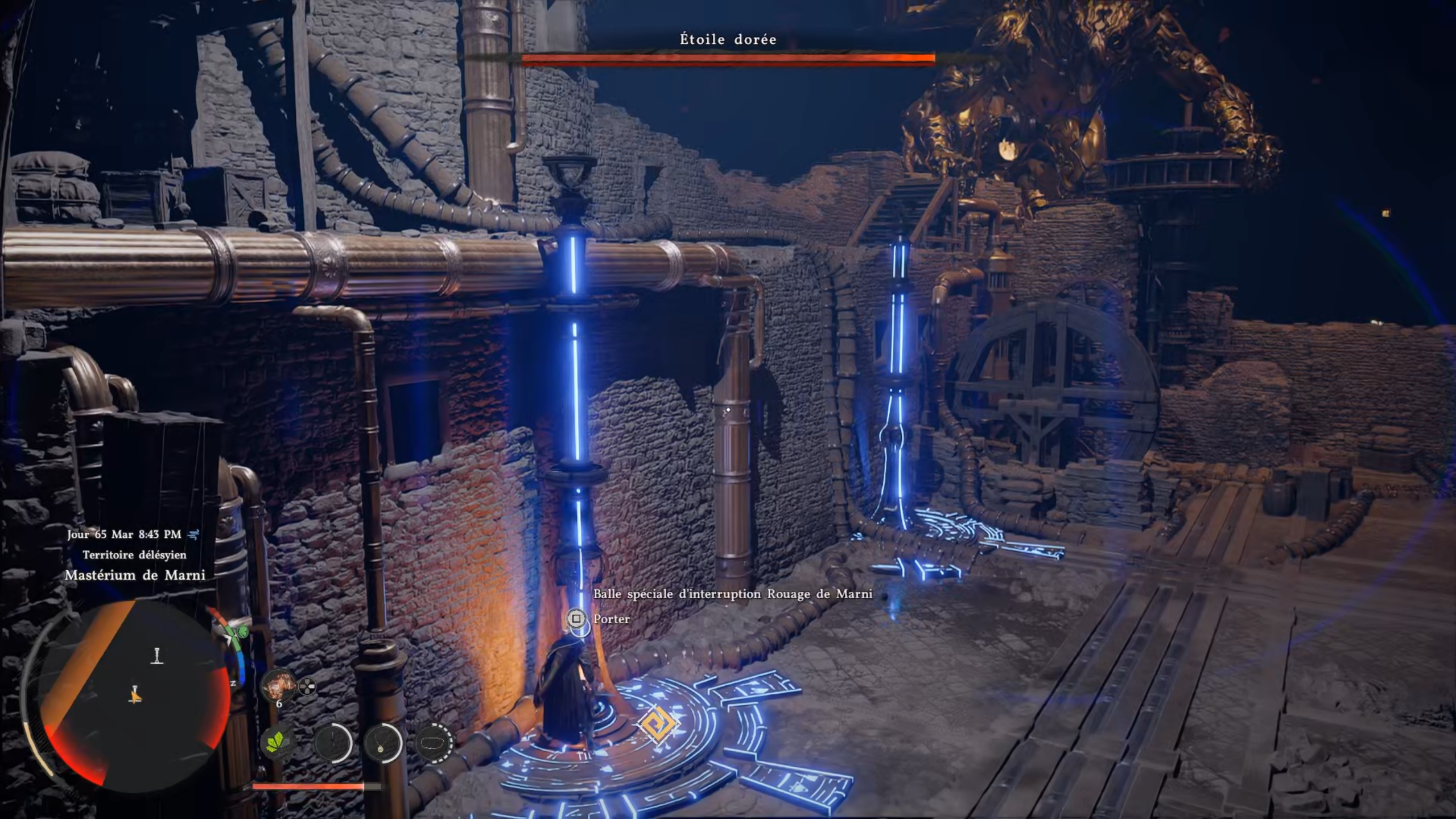Click the orange player arrow on minimap

coord(135,695)
